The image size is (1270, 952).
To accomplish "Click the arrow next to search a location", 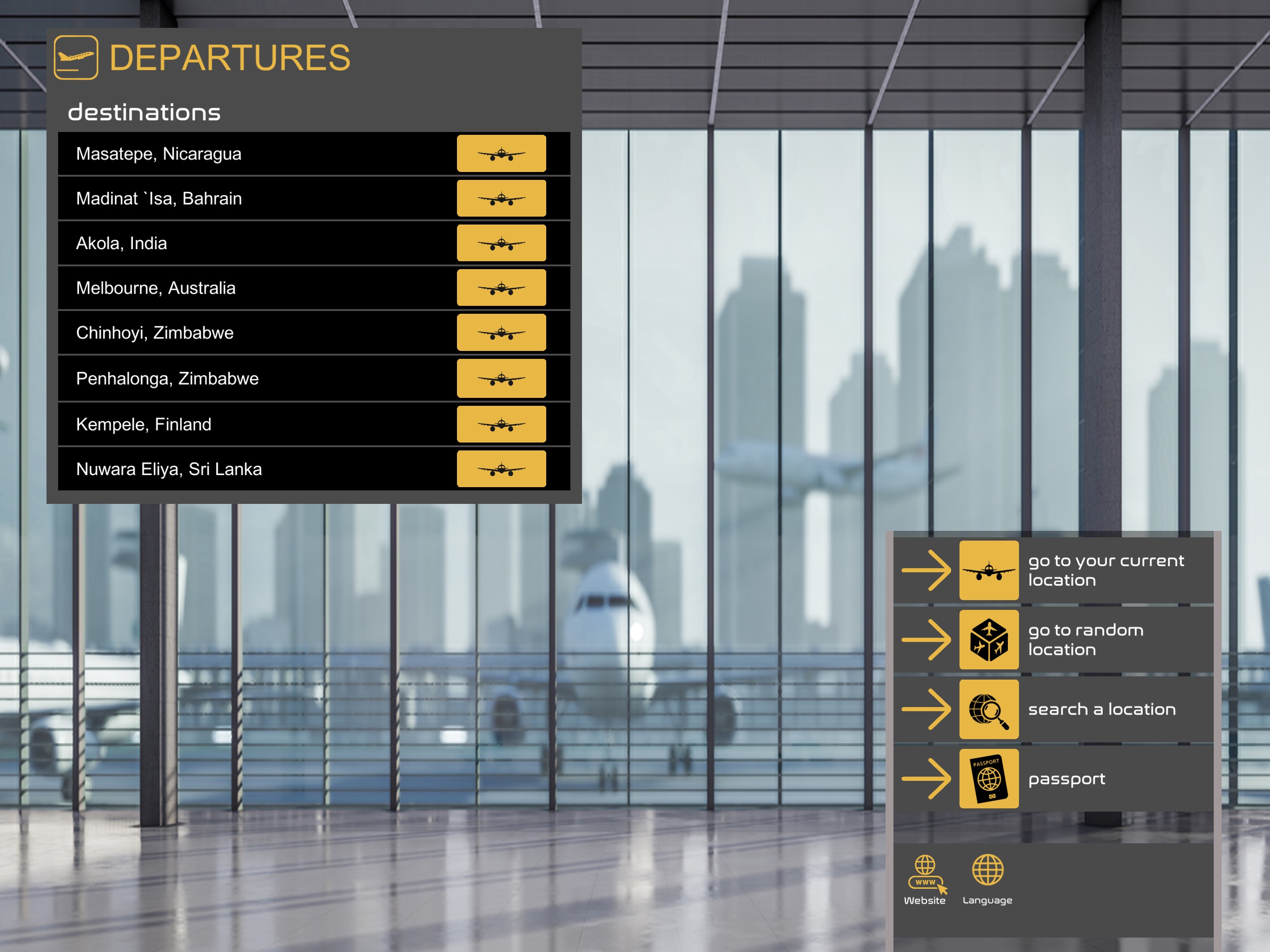I will coord(925,710).
